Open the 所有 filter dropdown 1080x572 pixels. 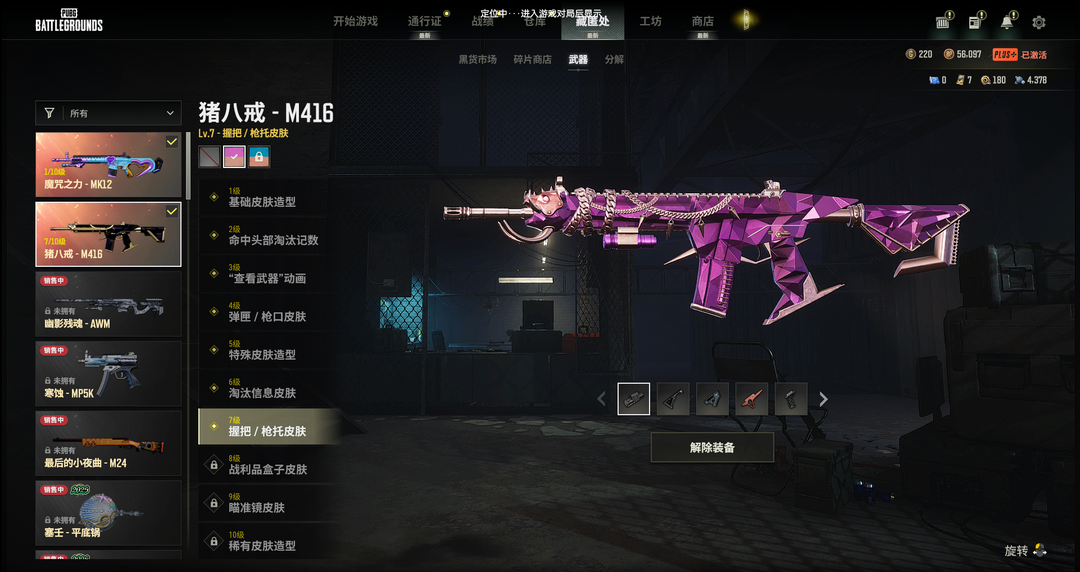coord(108,114)
